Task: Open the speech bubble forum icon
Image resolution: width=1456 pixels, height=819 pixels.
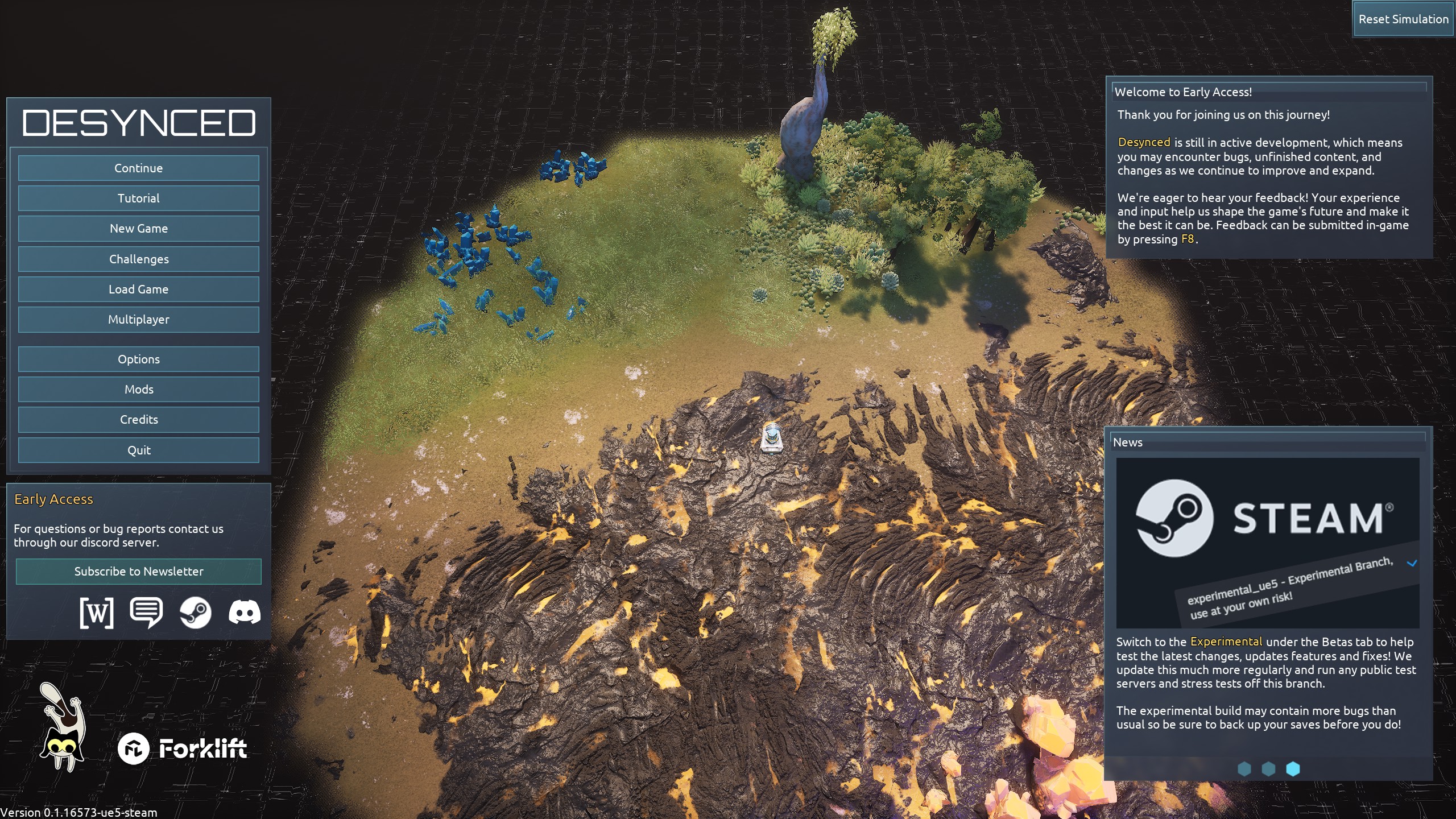Action: click(x=146, y=613)
